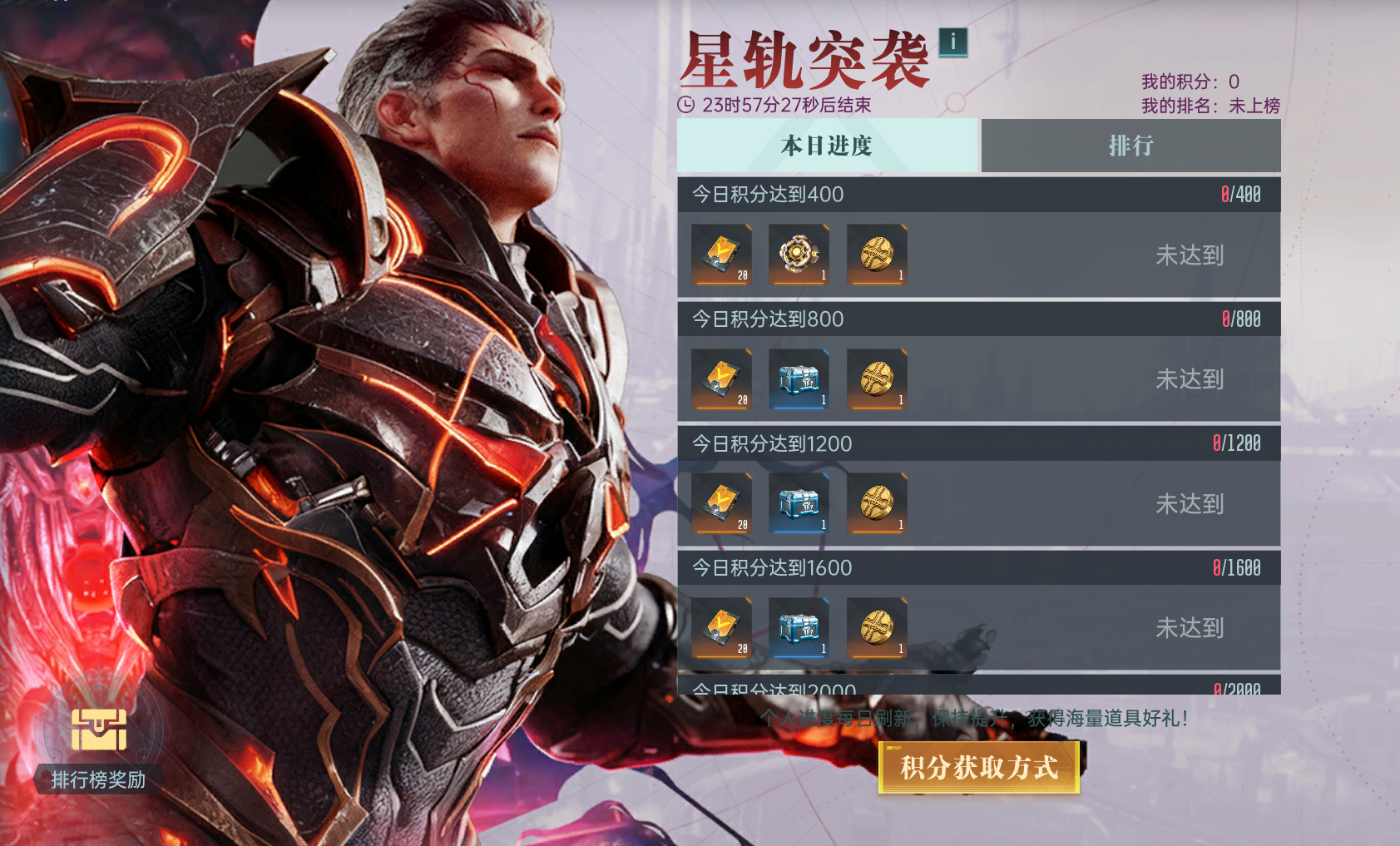Click the 积分获取方式 button

[978, 767]
